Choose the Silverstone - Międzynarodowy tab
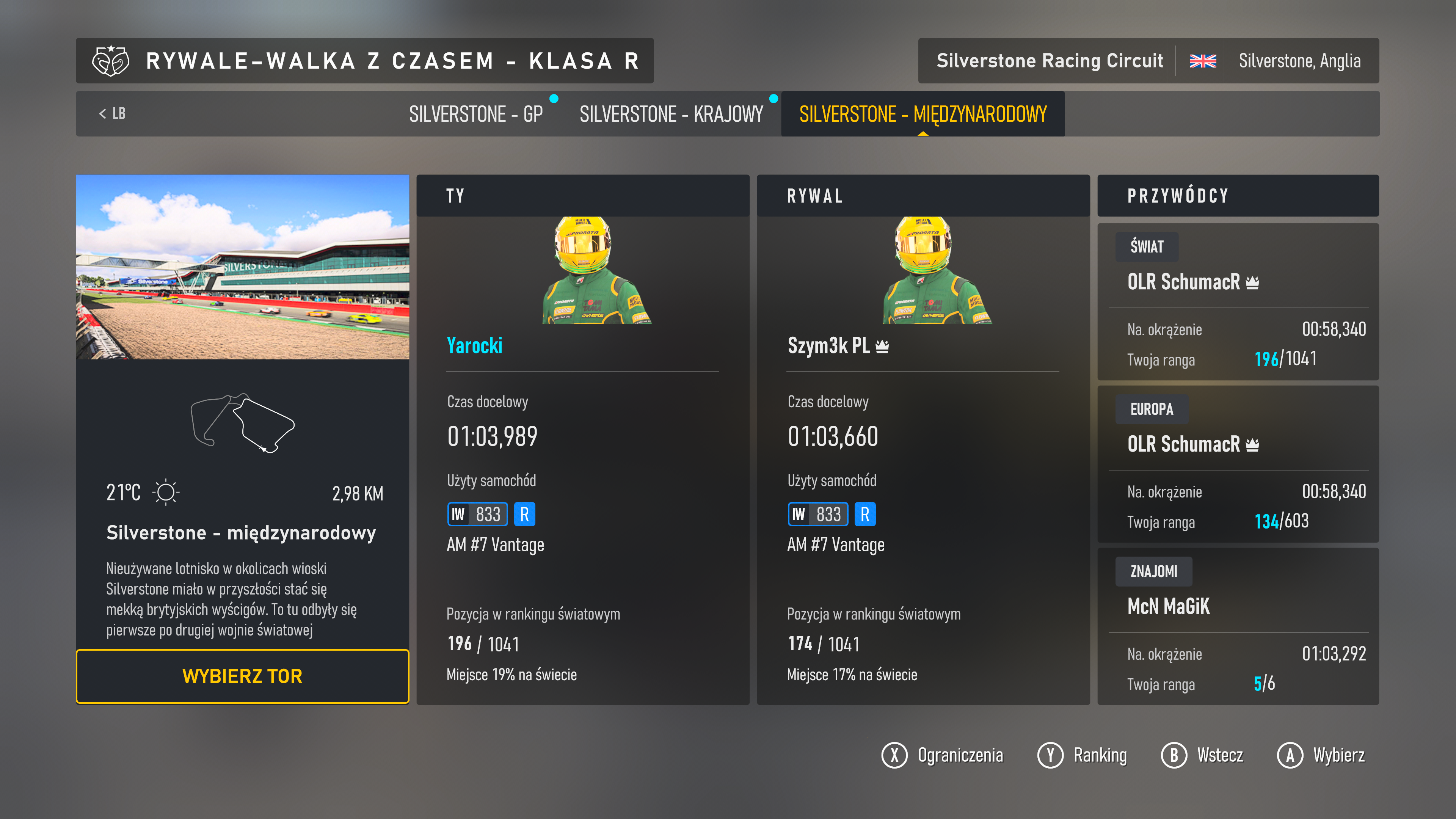 tap(923, 114)
